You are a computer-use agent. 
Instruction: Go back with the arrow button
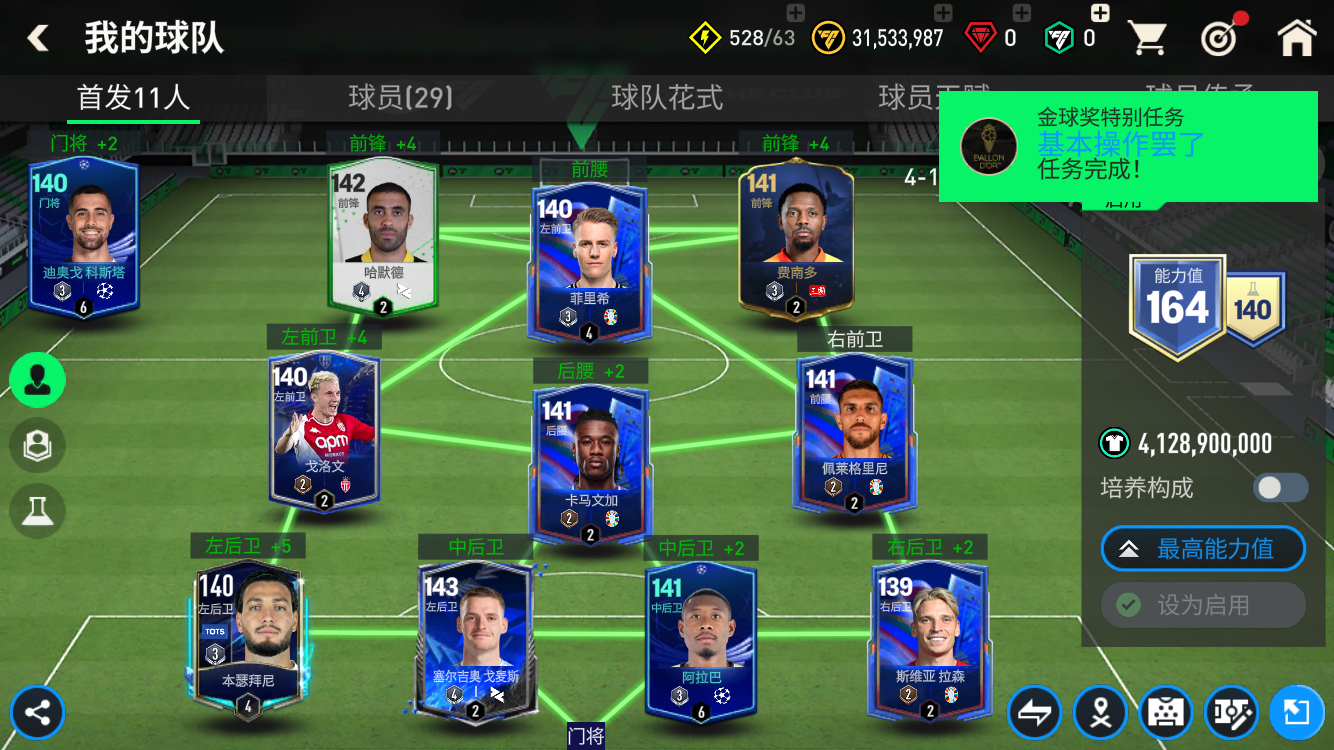pyautogui.click(x=38, y=38)
